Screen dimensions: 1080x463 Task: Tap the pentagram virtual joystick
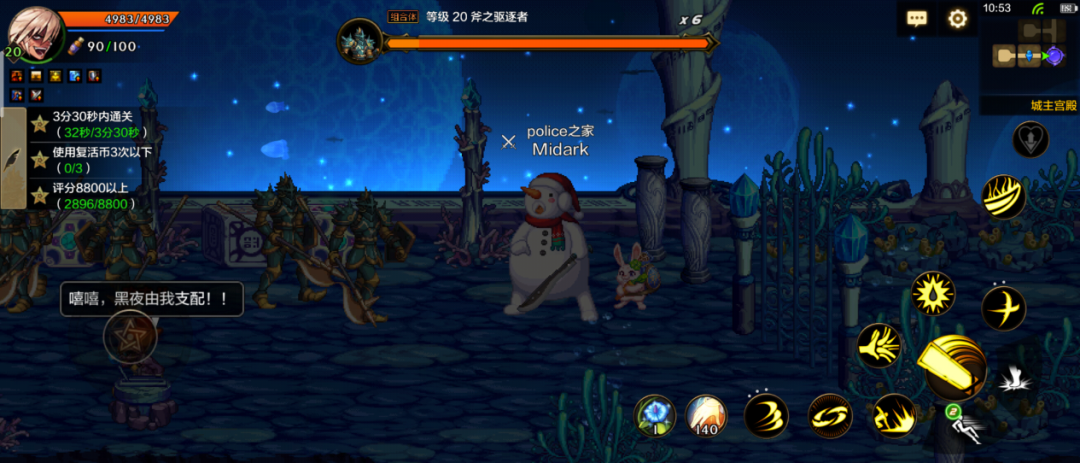pos(131,336)
